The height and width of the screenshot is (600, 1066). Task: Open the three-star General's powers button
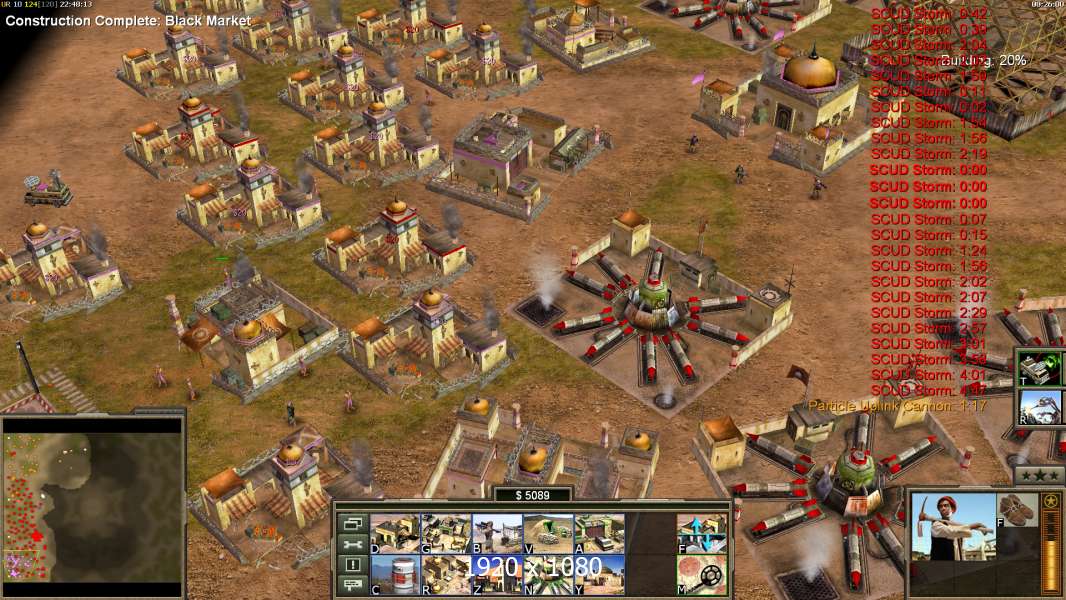pyautogui.click(x=1039, y=475)
